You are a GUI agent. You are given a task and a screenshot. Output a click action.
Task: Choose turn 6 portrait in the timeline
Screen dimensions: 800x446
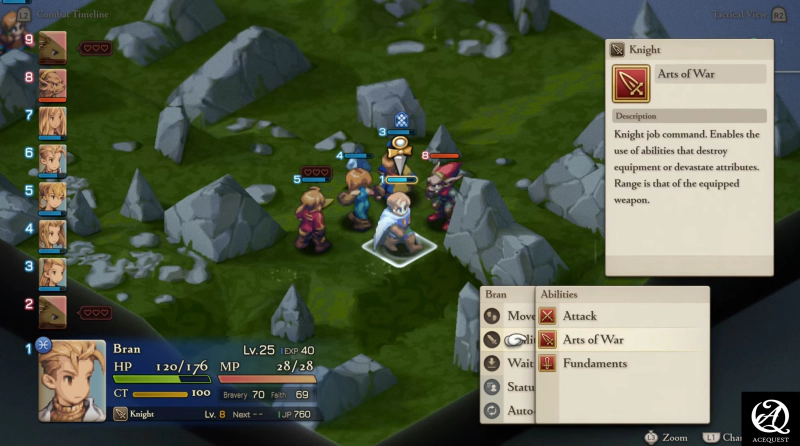coord(52,159)
